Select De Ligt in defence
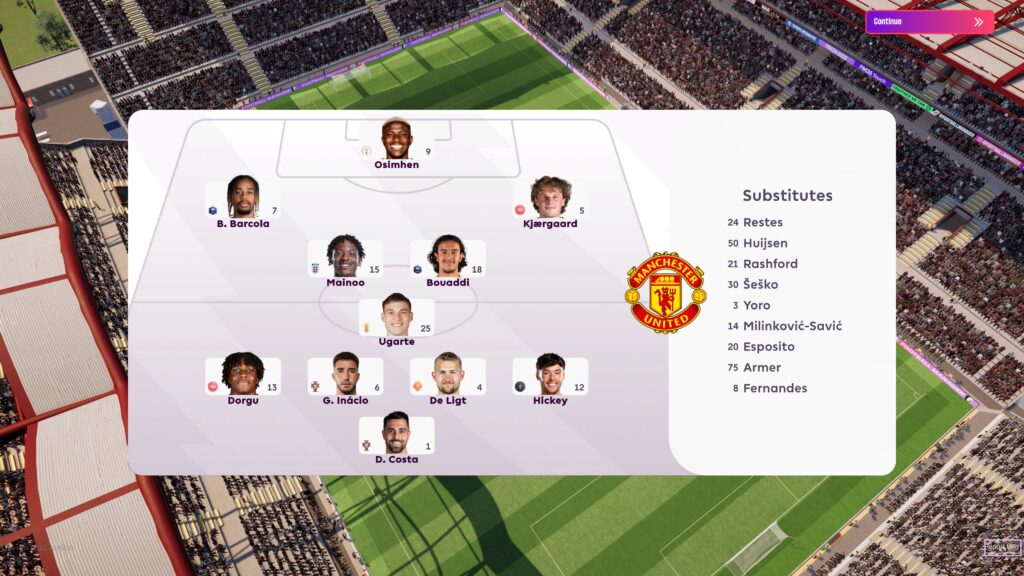 (x=447, y=376)
